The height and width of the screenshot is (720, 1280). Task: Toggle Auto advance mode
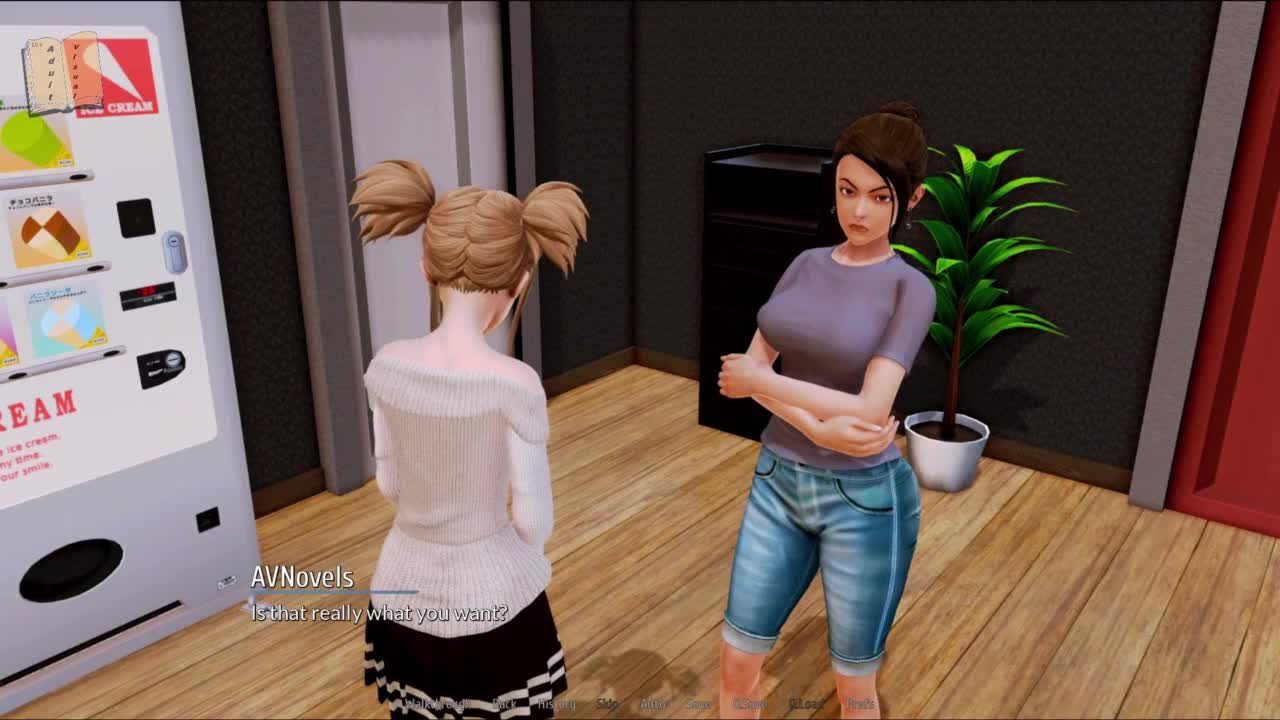click(x=652, y=704)
